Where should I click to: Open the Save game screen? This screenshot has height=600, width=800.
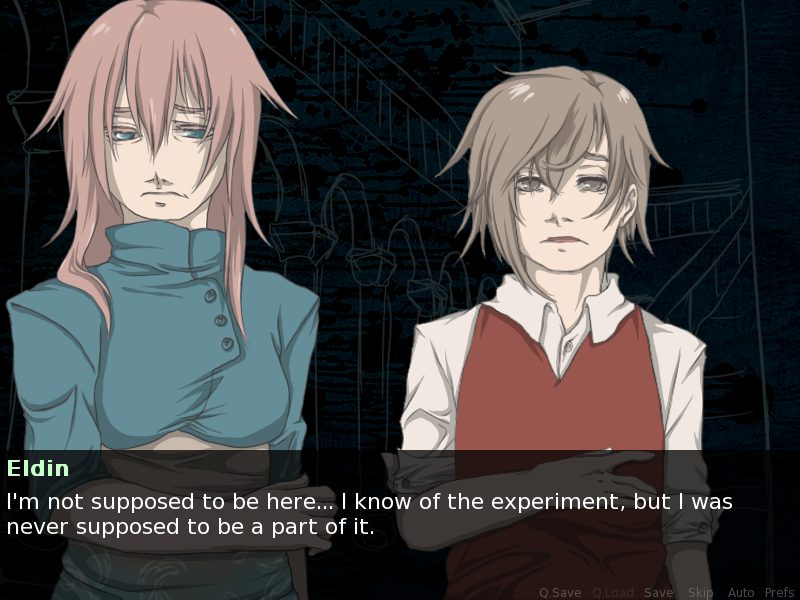[x=658, y=593]
